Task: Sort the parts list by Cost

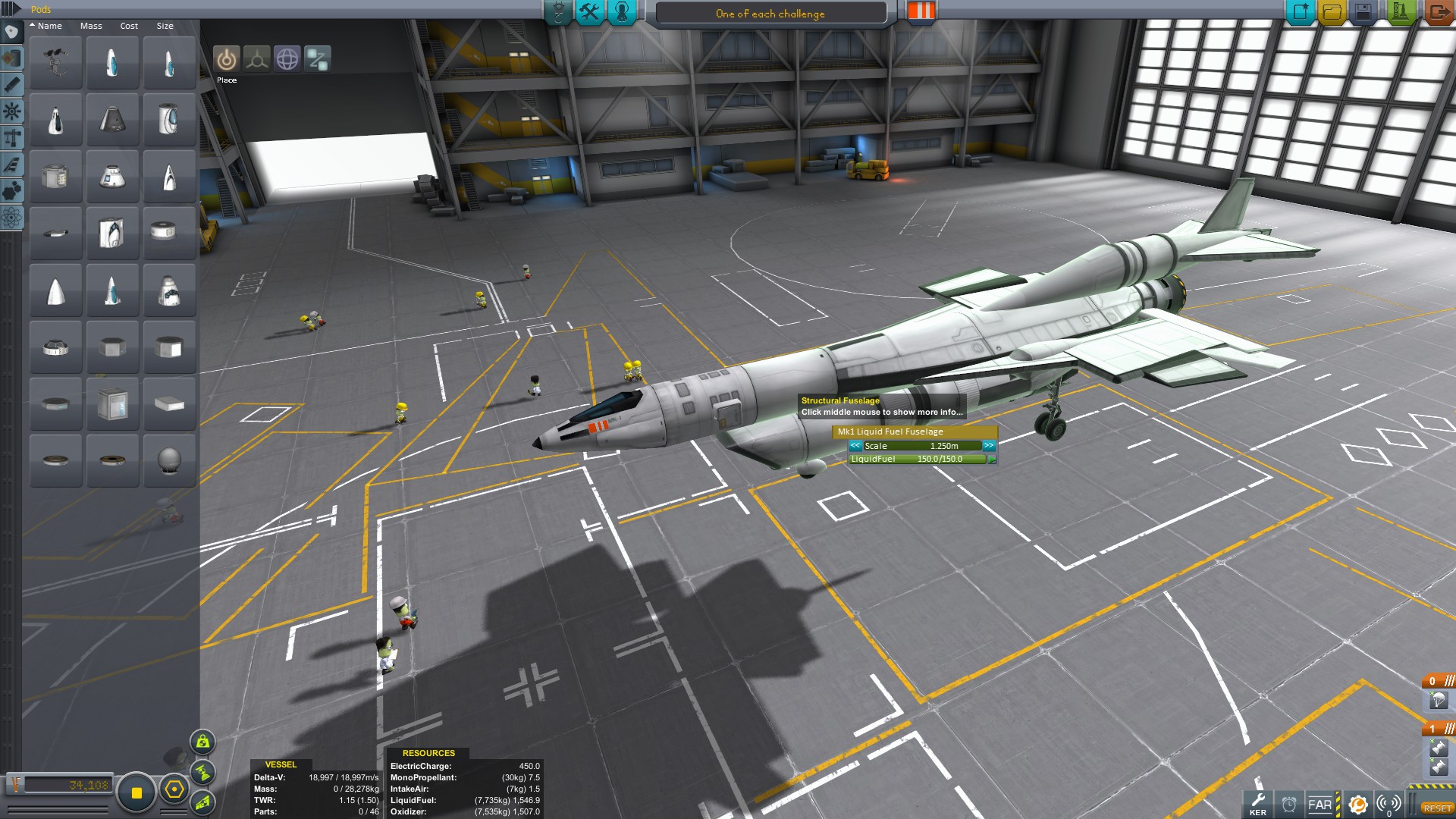Action: pos(129,26)
